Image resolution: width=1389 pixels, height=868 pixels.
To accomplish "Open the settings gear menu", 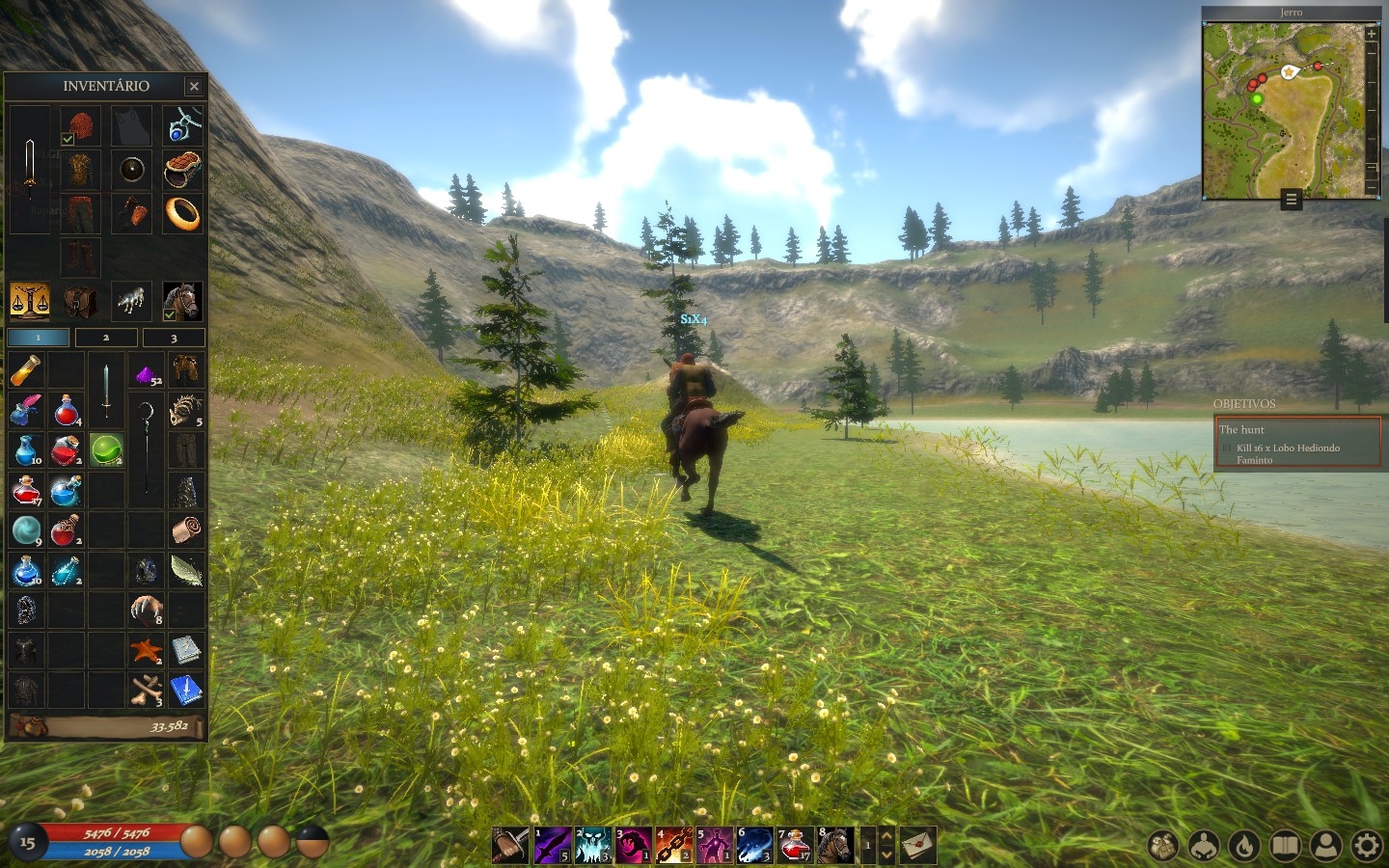I will click(x=1367, y=847).
